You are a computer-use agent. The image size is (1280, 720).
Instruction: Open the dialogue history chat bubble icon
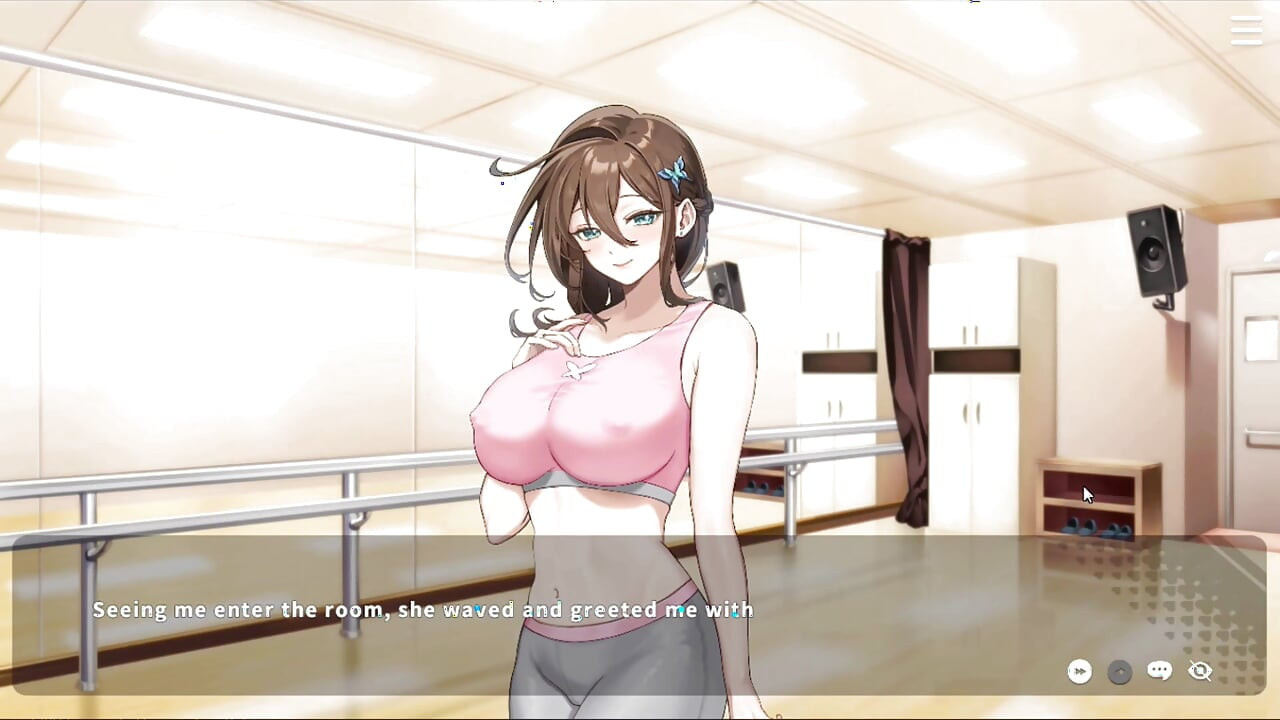point(1158,671)
